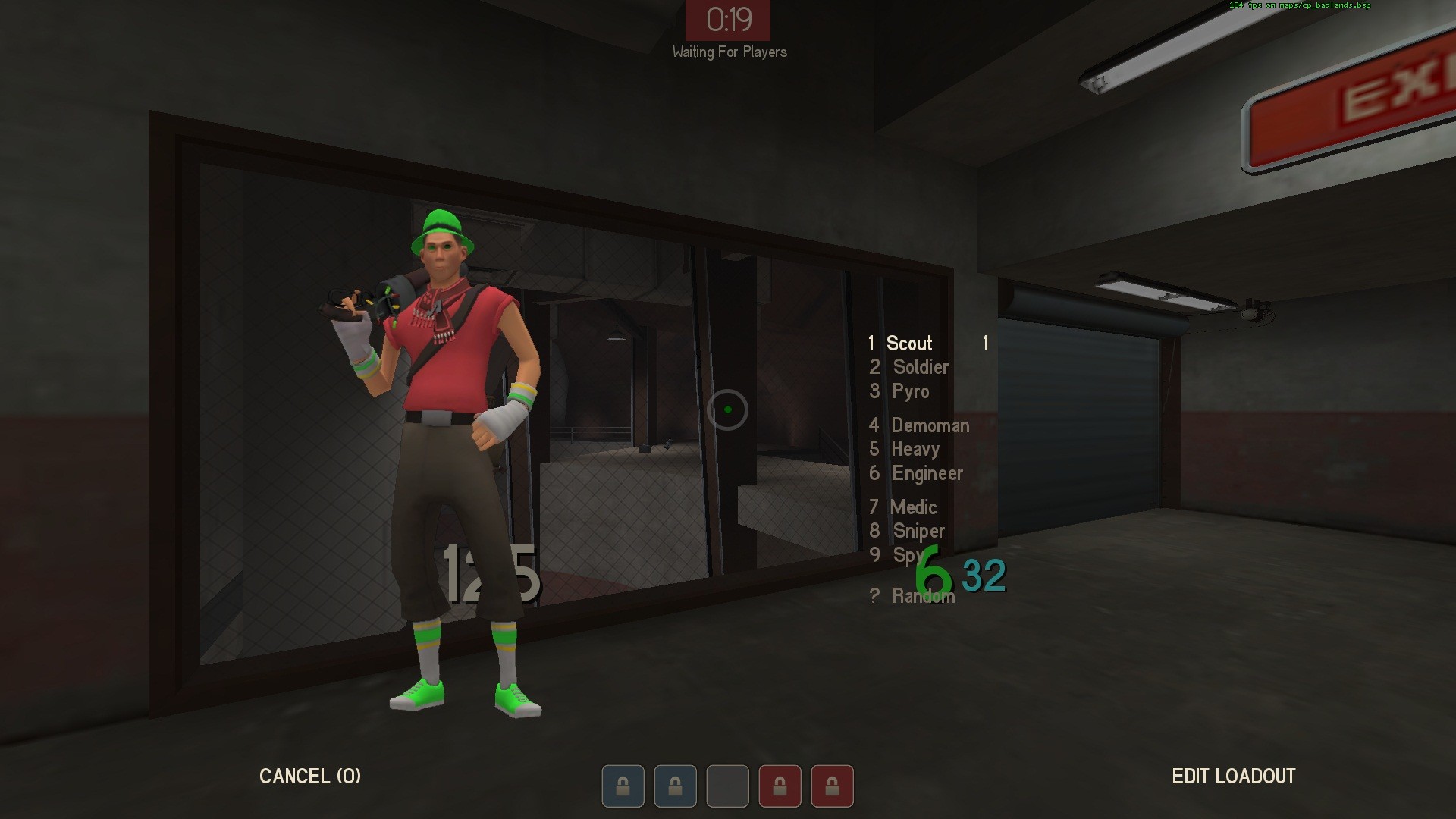
Task: Click the first BLU team lock icon
Action: [x=623, y=786]
